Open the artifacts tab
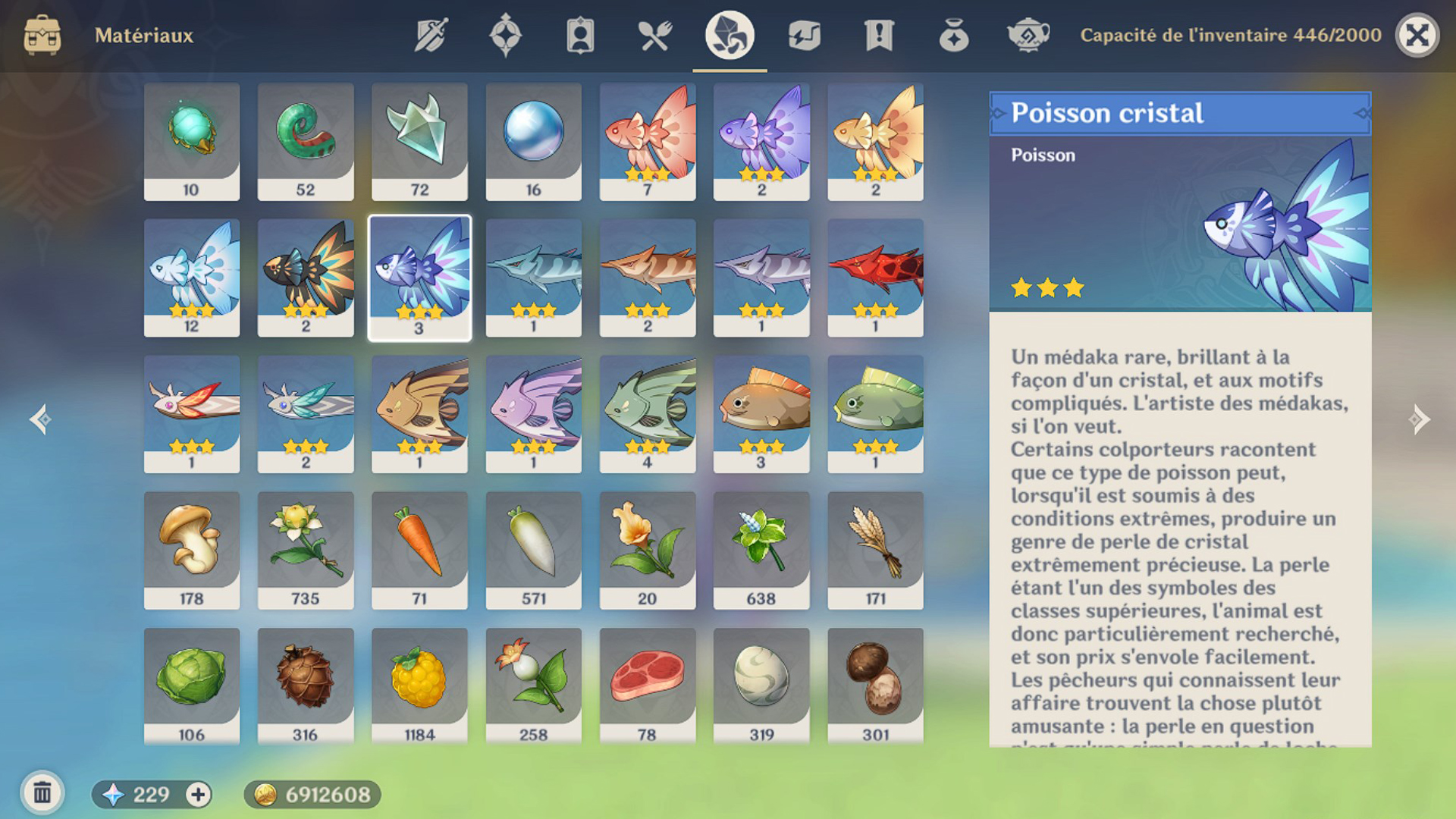Viewport: 1456px width, 819px height. pyautogui.click(x=505, y=36)
